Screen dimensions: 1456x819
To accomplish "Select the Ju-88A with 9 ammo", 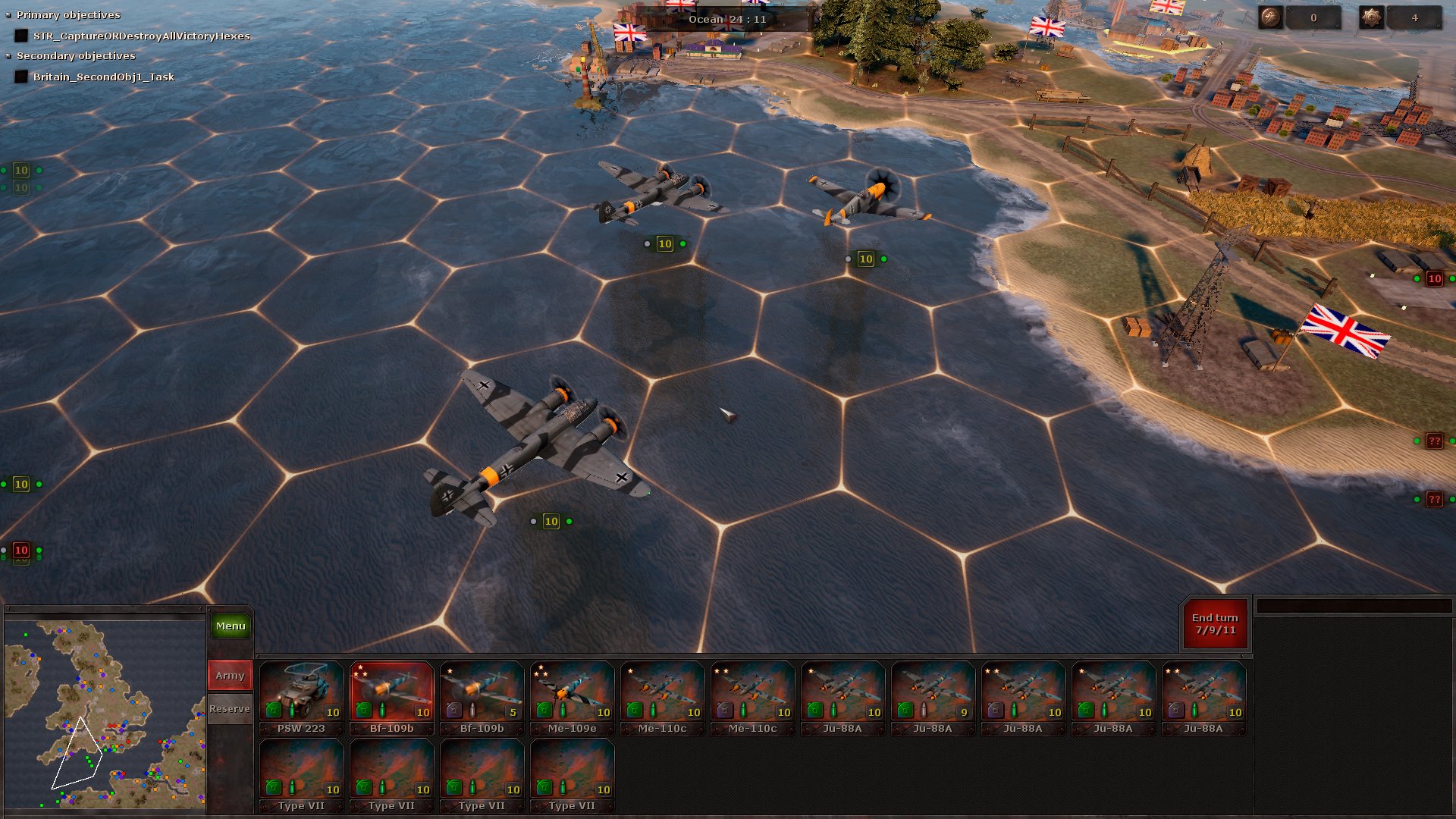I will [932, 695].
